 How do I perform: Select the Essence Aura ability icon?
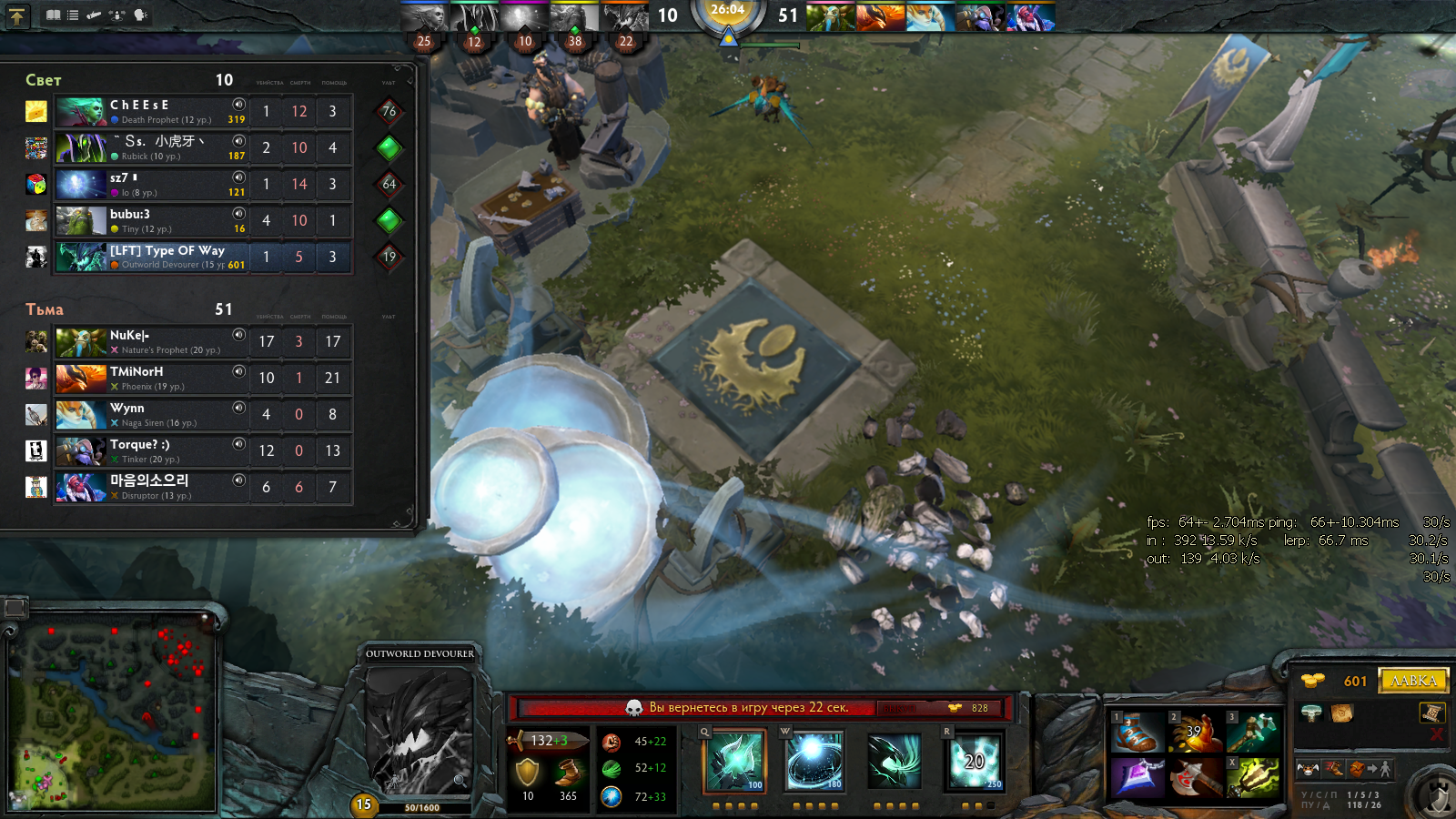[895, 762]
